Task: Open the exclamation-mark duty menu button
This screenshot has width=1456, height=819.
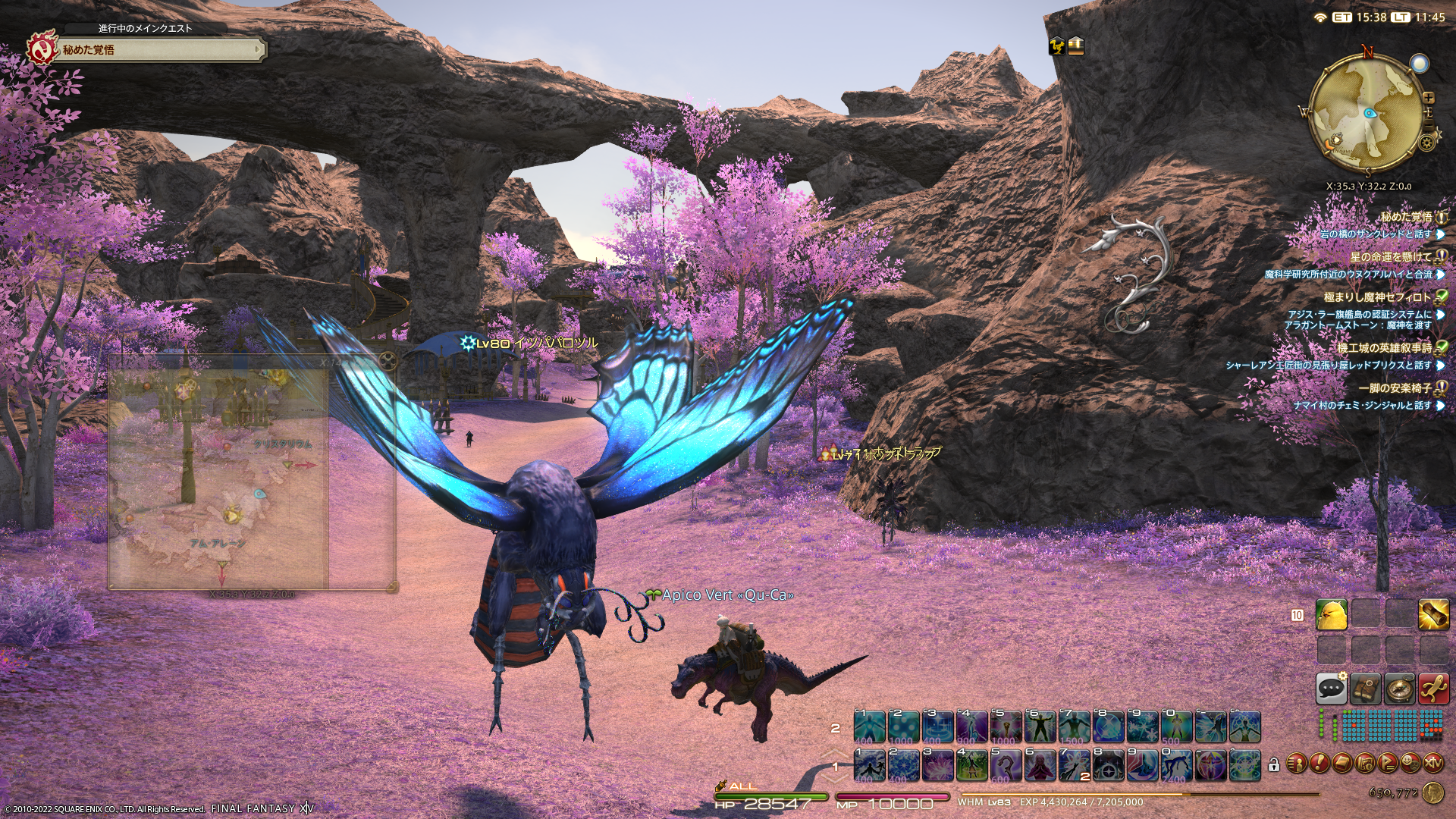Action: pyautogui.click(x=1319, y=762)
